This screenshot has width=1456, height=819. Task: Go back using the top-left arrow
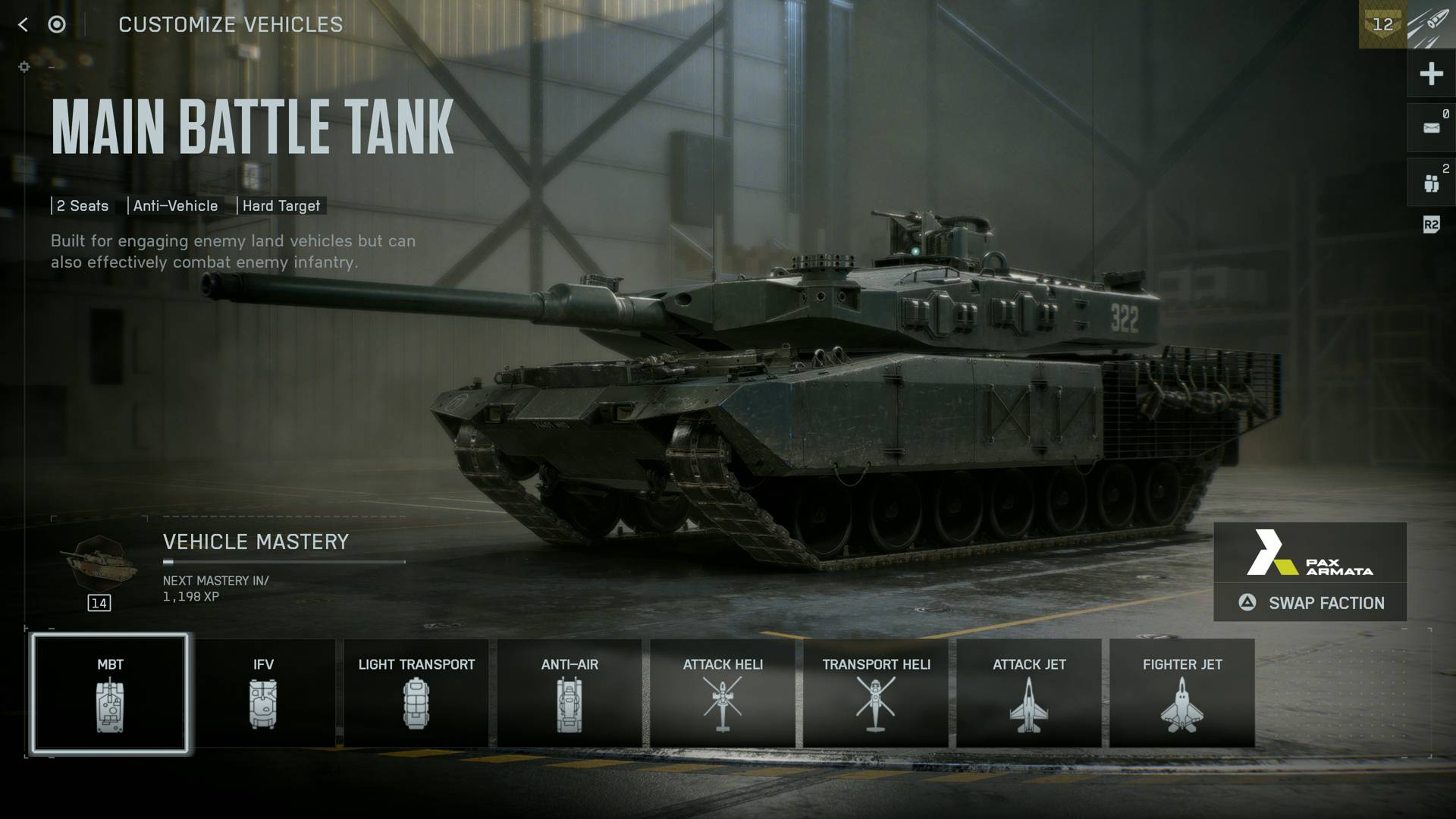(x=23, y=25)
